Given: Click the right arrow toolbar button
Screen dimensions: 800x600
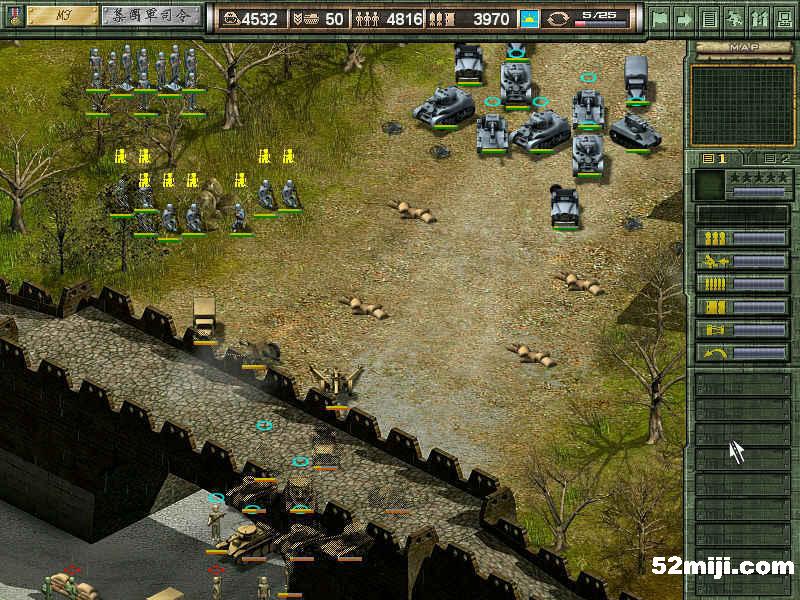Looking at the screenshot, I should [x=684, y=18].
